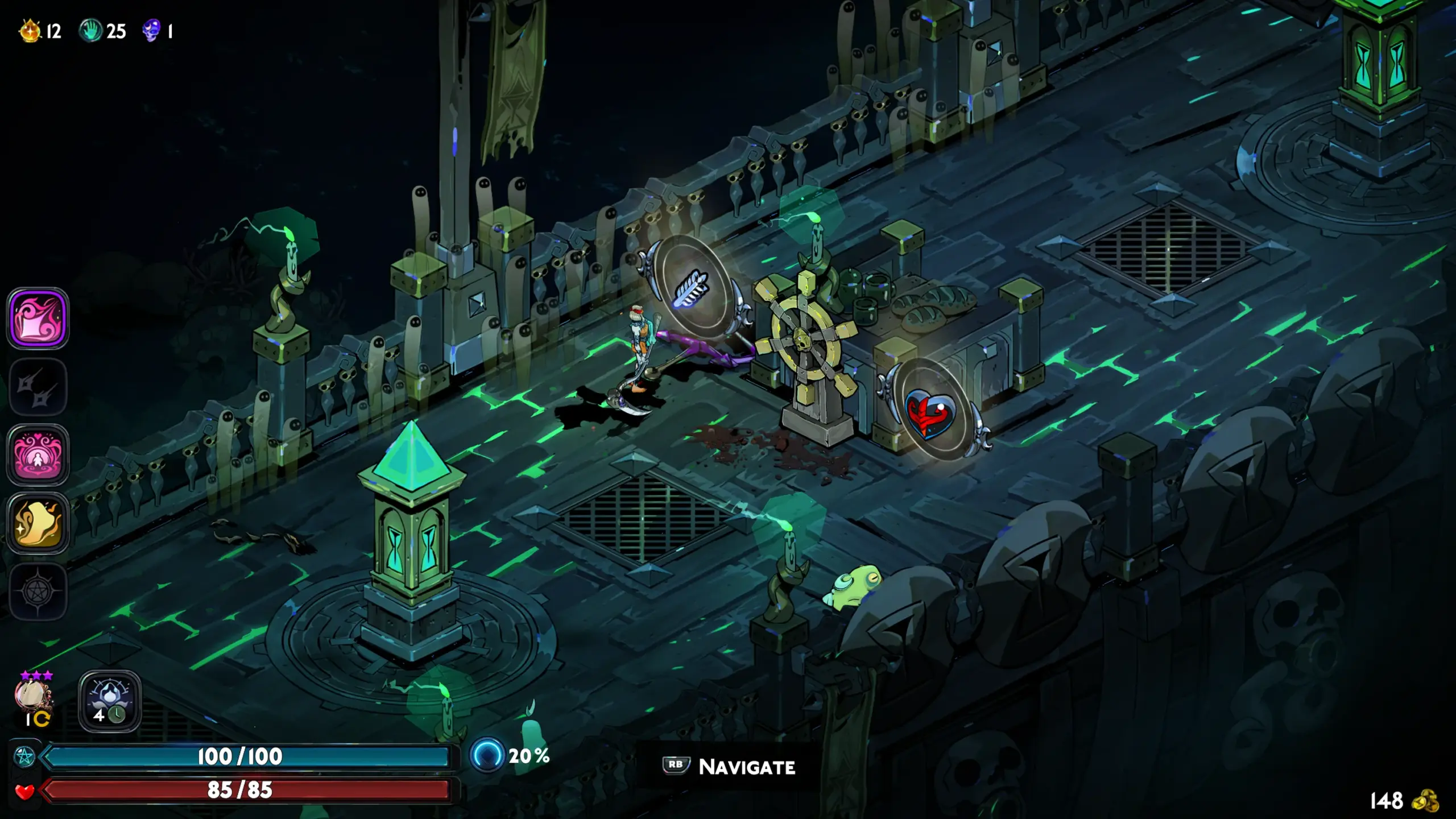This screenshot has height=819, width=1456.
Task: Choose the golden flame sprint boon icon
Action: pyautogui.click(x=38, y=523)
